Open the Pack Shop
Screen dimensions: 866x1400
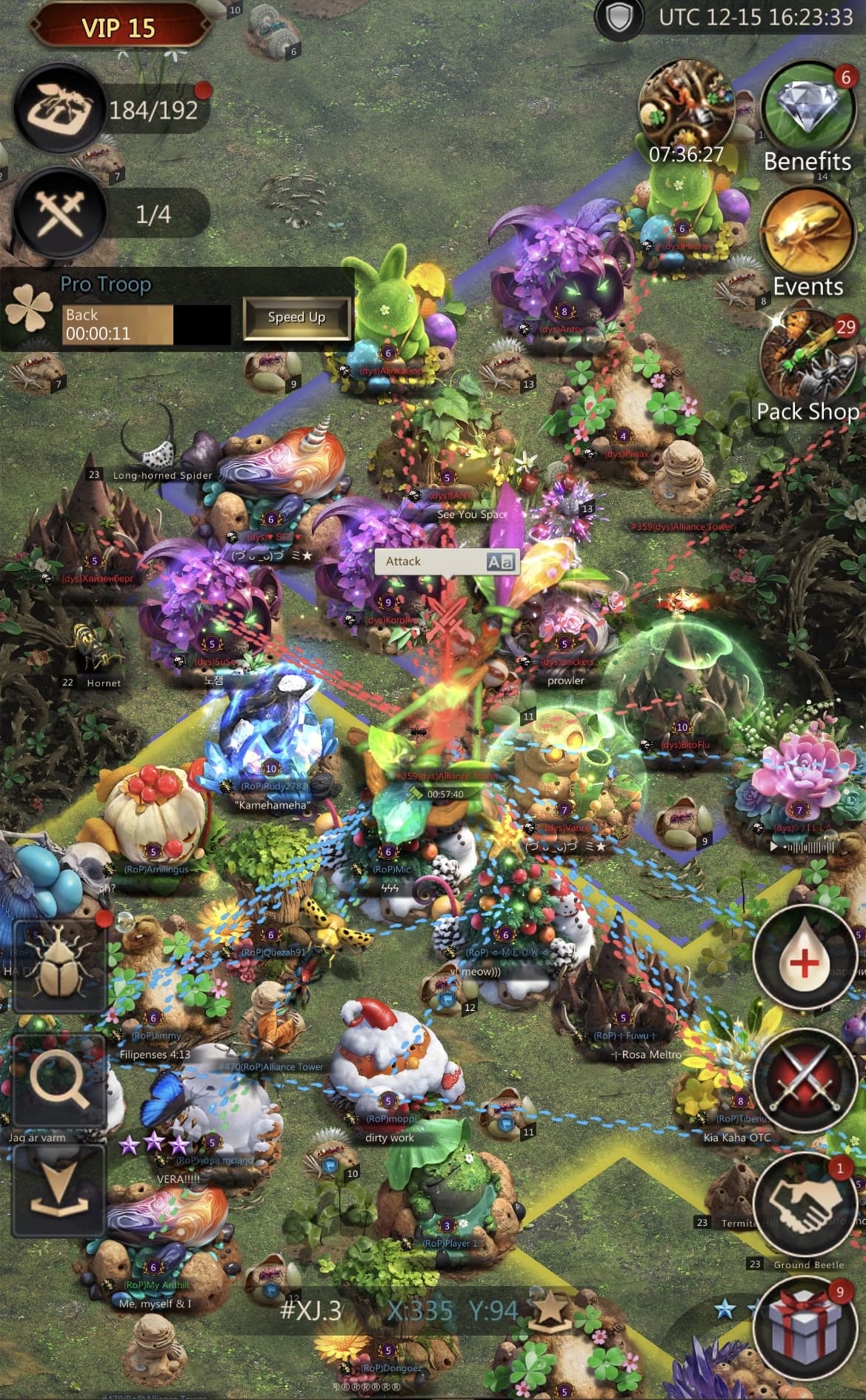(x=807, y=359)
